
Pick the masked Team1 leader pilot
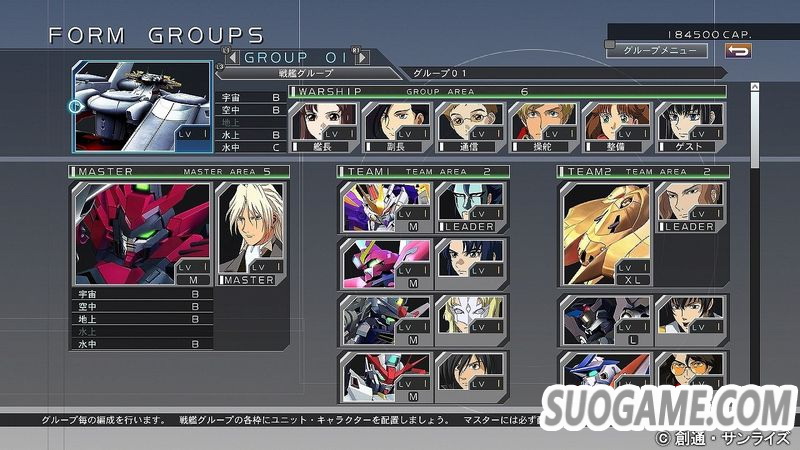click(x=470, y=207)
